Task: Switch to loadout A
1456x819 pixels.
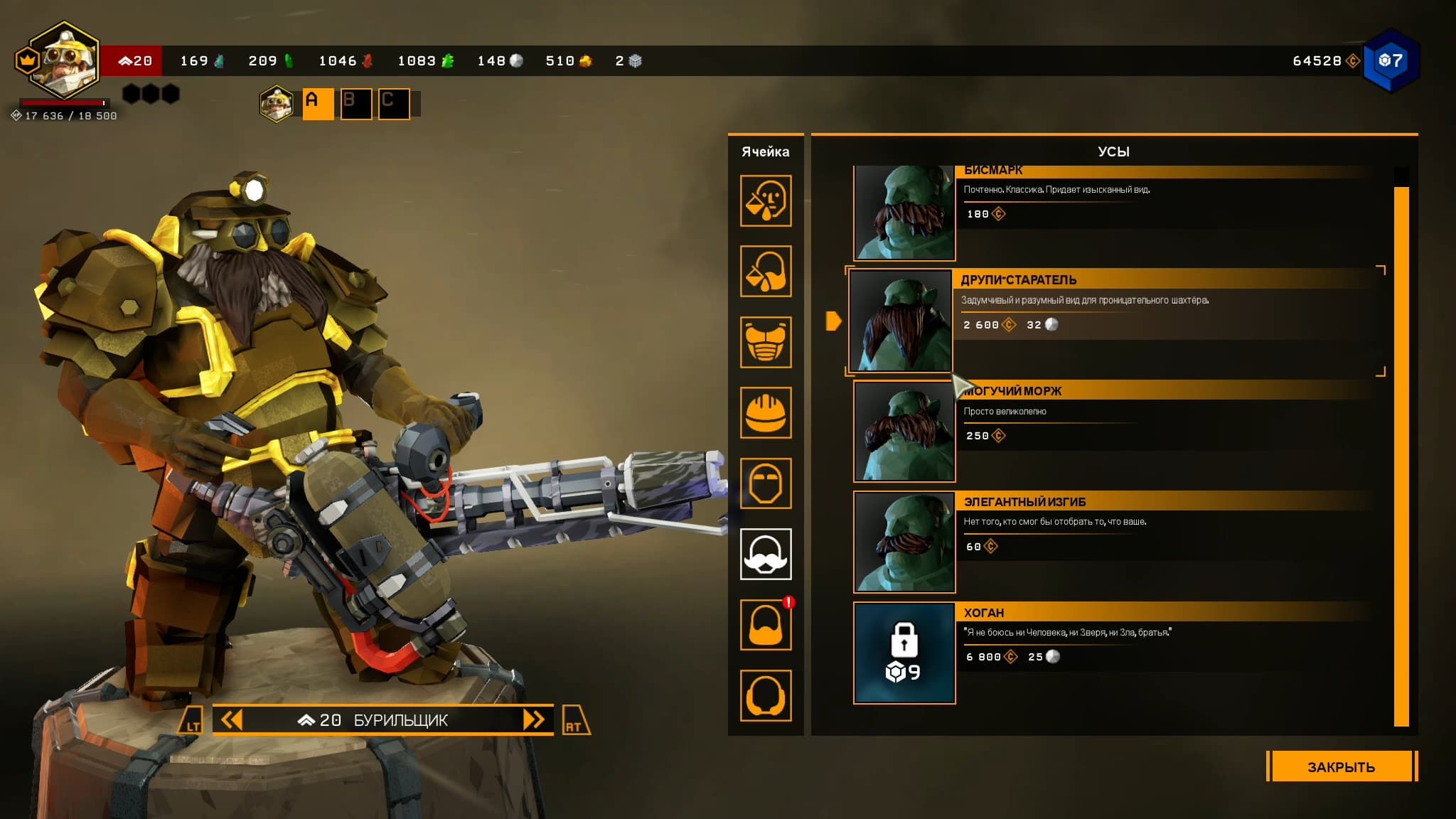Action: pyautogui.click(x=318, y=104)
